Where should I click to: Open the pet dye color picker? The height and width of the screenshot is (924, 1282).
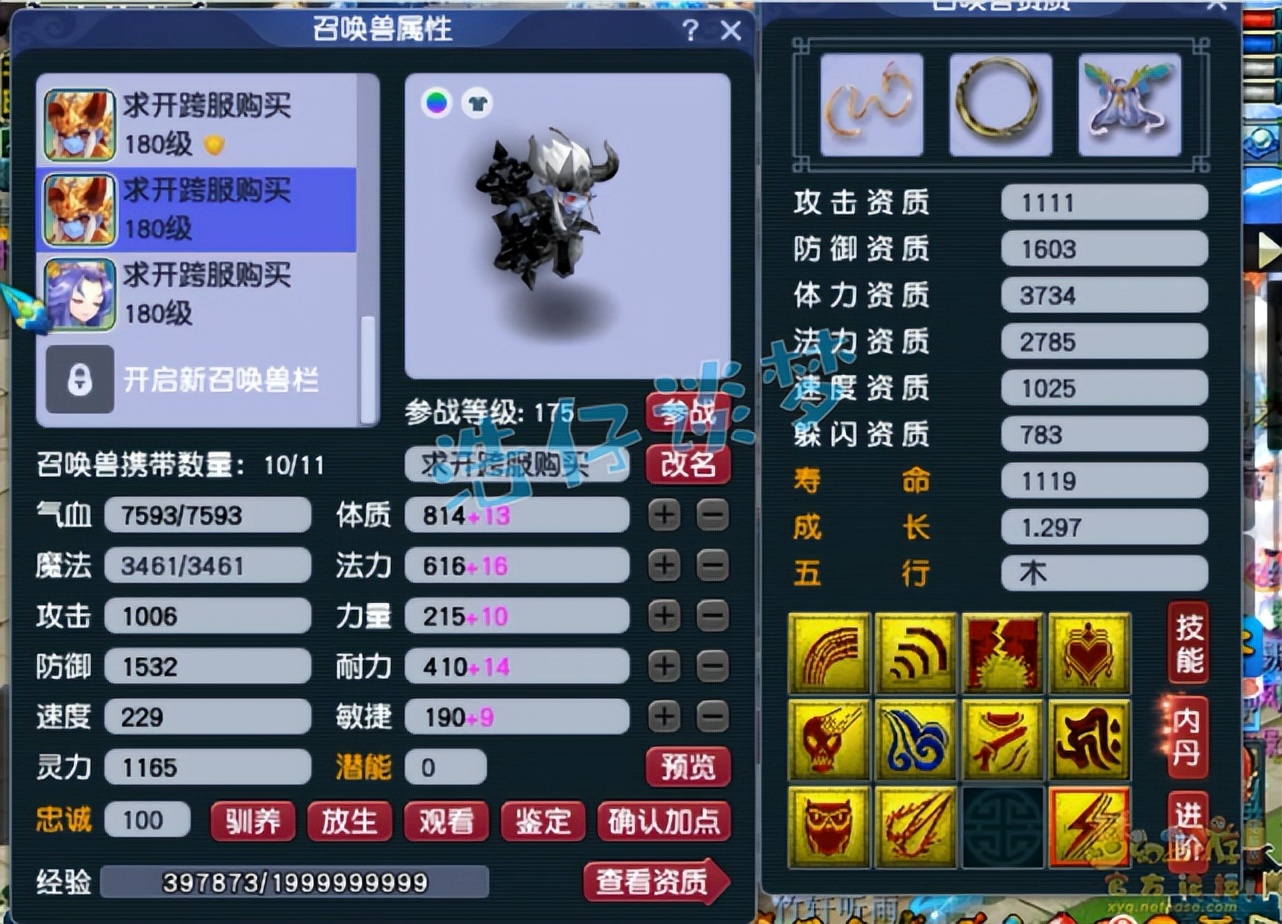pyautogui.click(x=437, y=102)
